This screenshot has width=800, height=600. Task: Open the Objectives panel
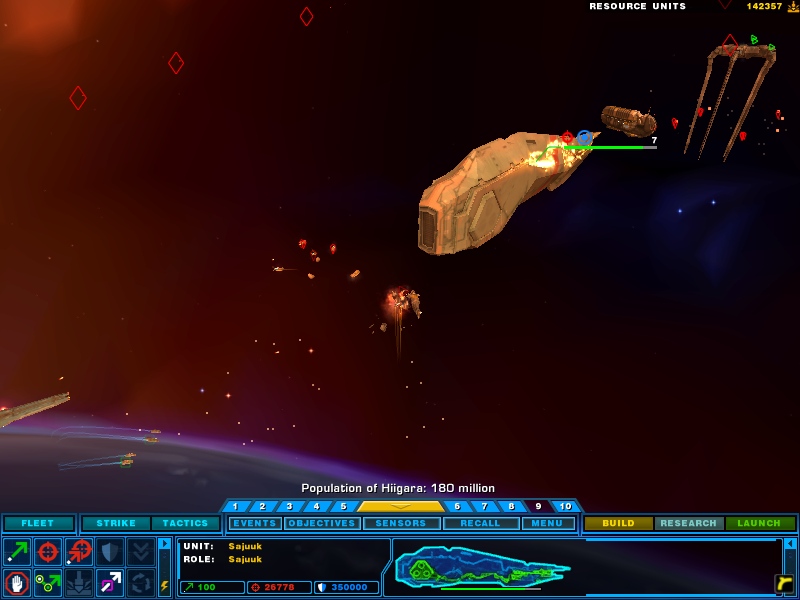322,523
